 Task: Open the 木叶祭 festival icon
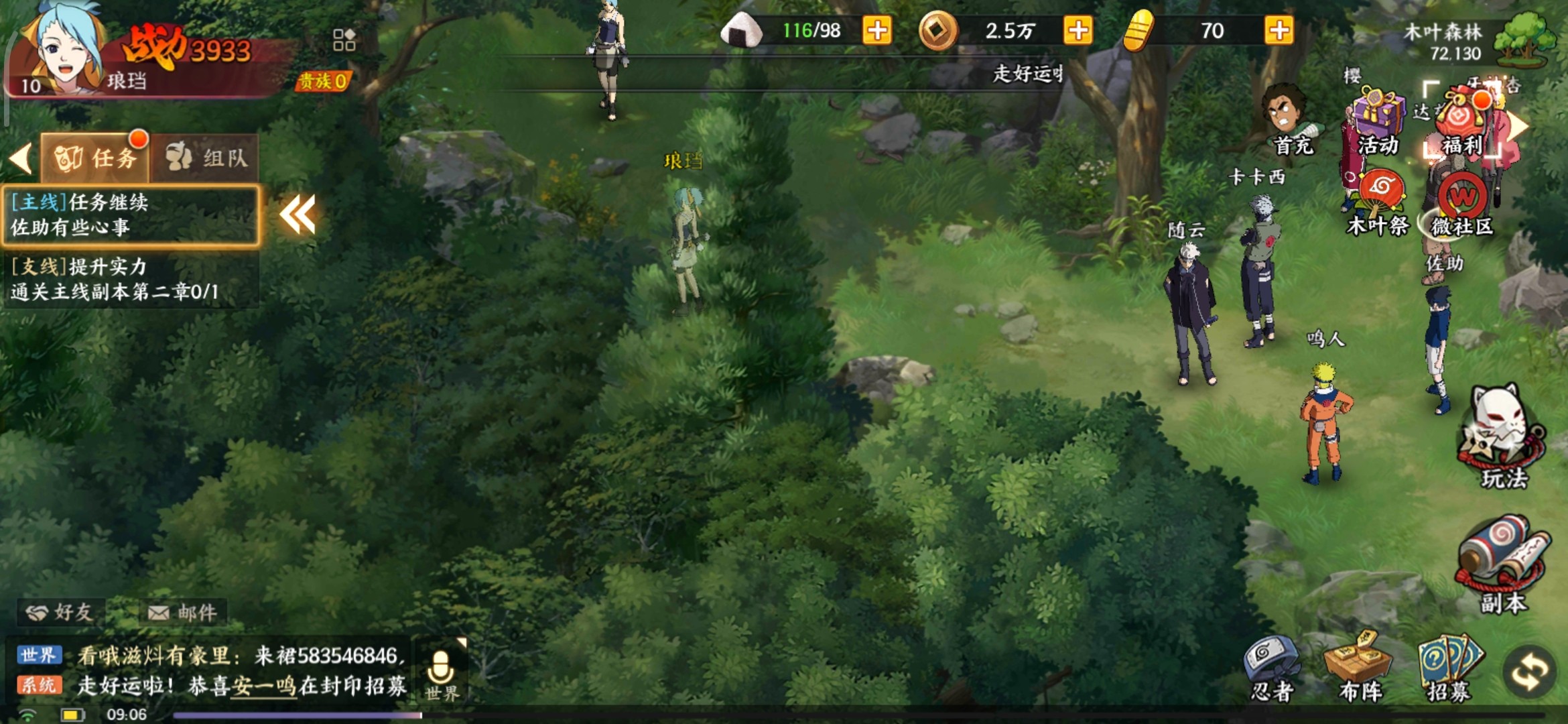1379,201
